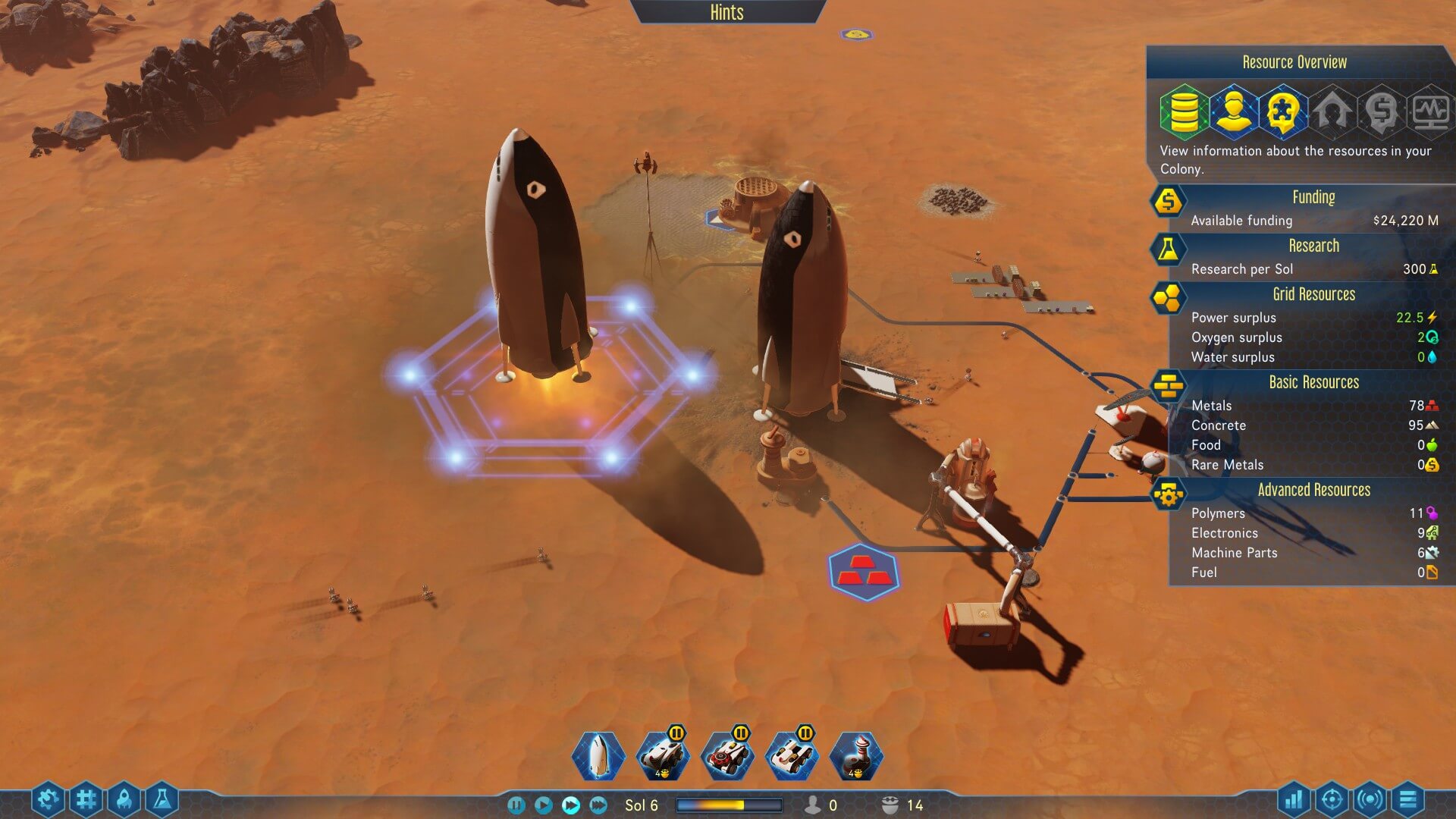The width and height of the screenshot is (1456, 819).
Task: Open the bar chart colony overview button
Action: [1294, 799]
